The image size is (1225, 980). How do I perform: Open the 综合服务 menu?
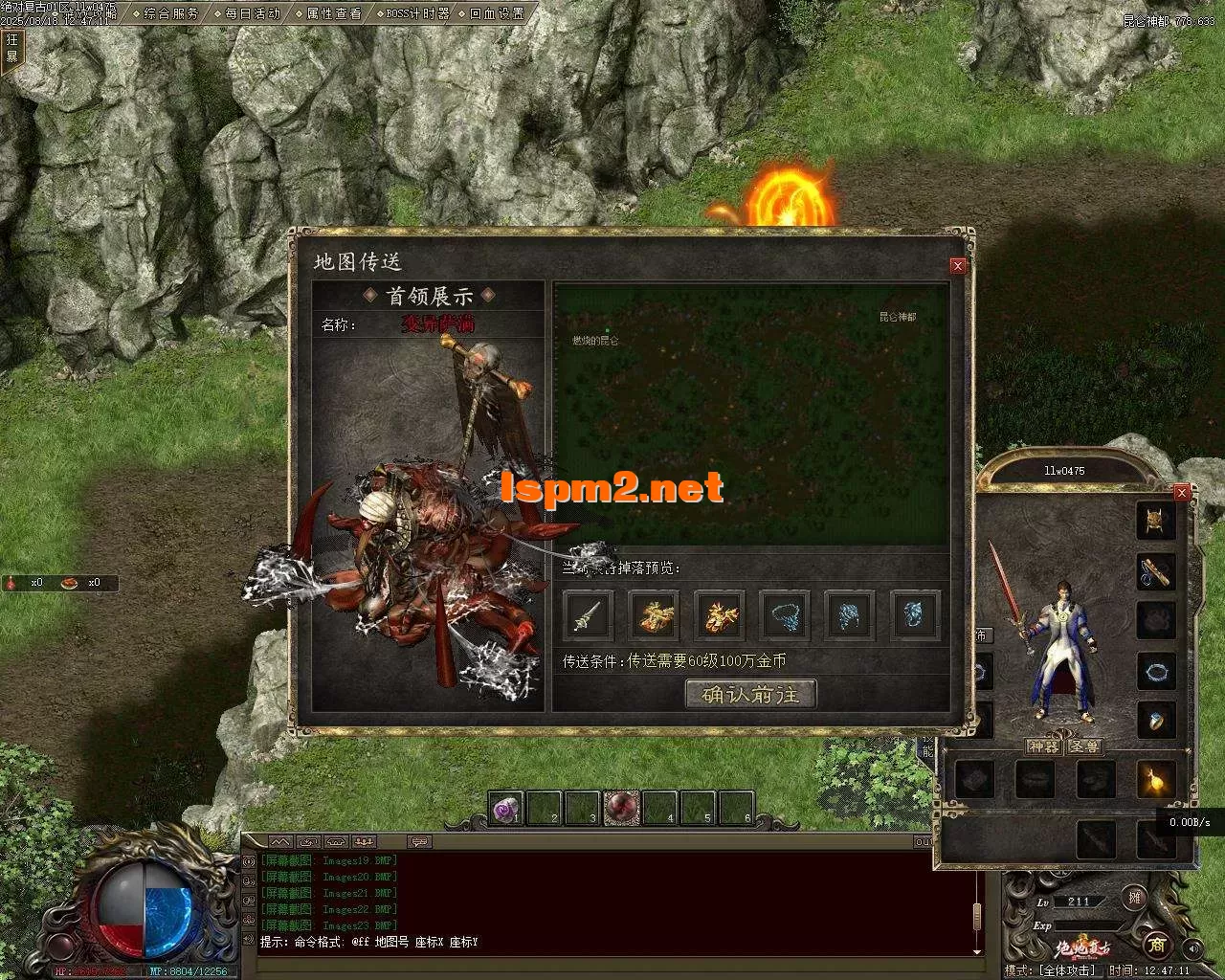[x=171, y=13]
